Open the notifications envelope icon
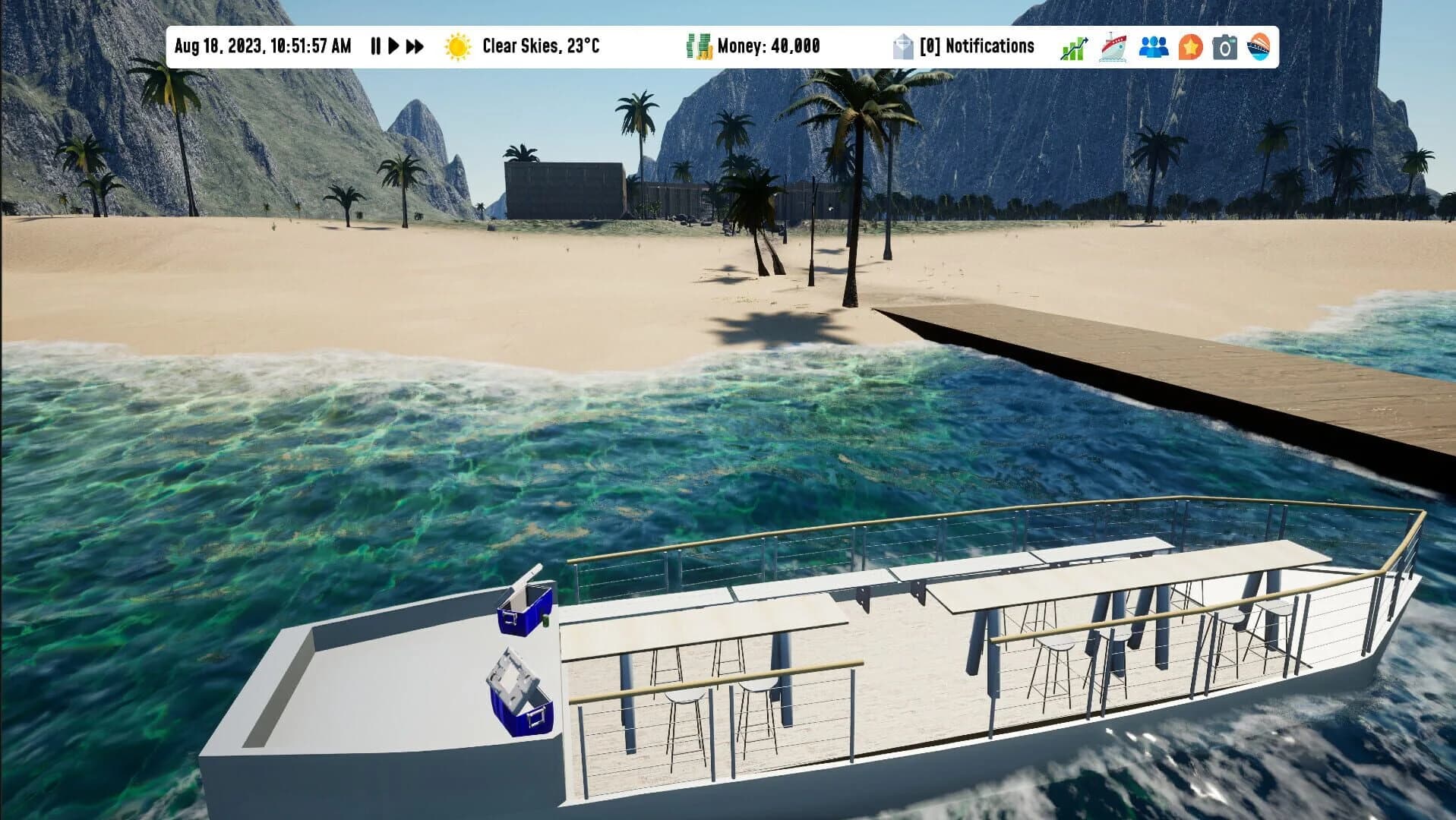 pyautogui.click(x=904, y=46)
